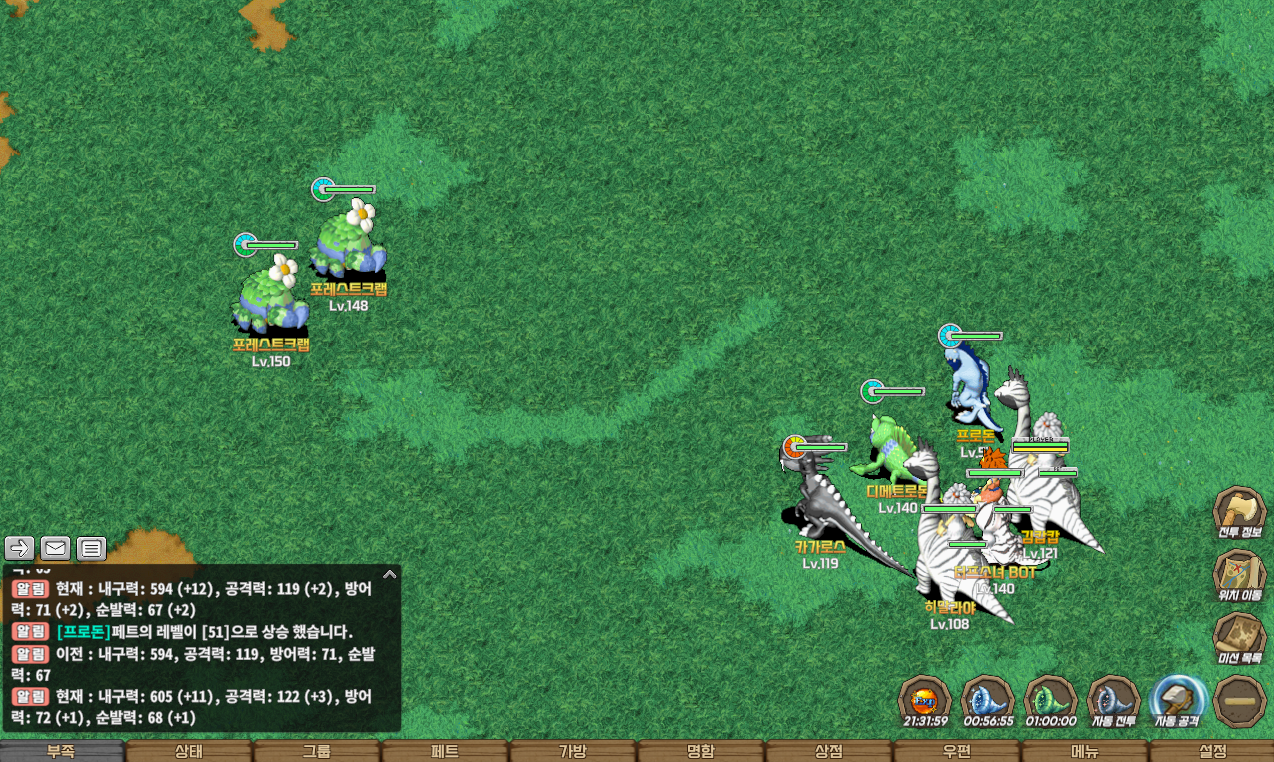Viewport: 1274px width, 762px height.
Task: Click the Exp boost orb icon
Action: pos(925,700)
